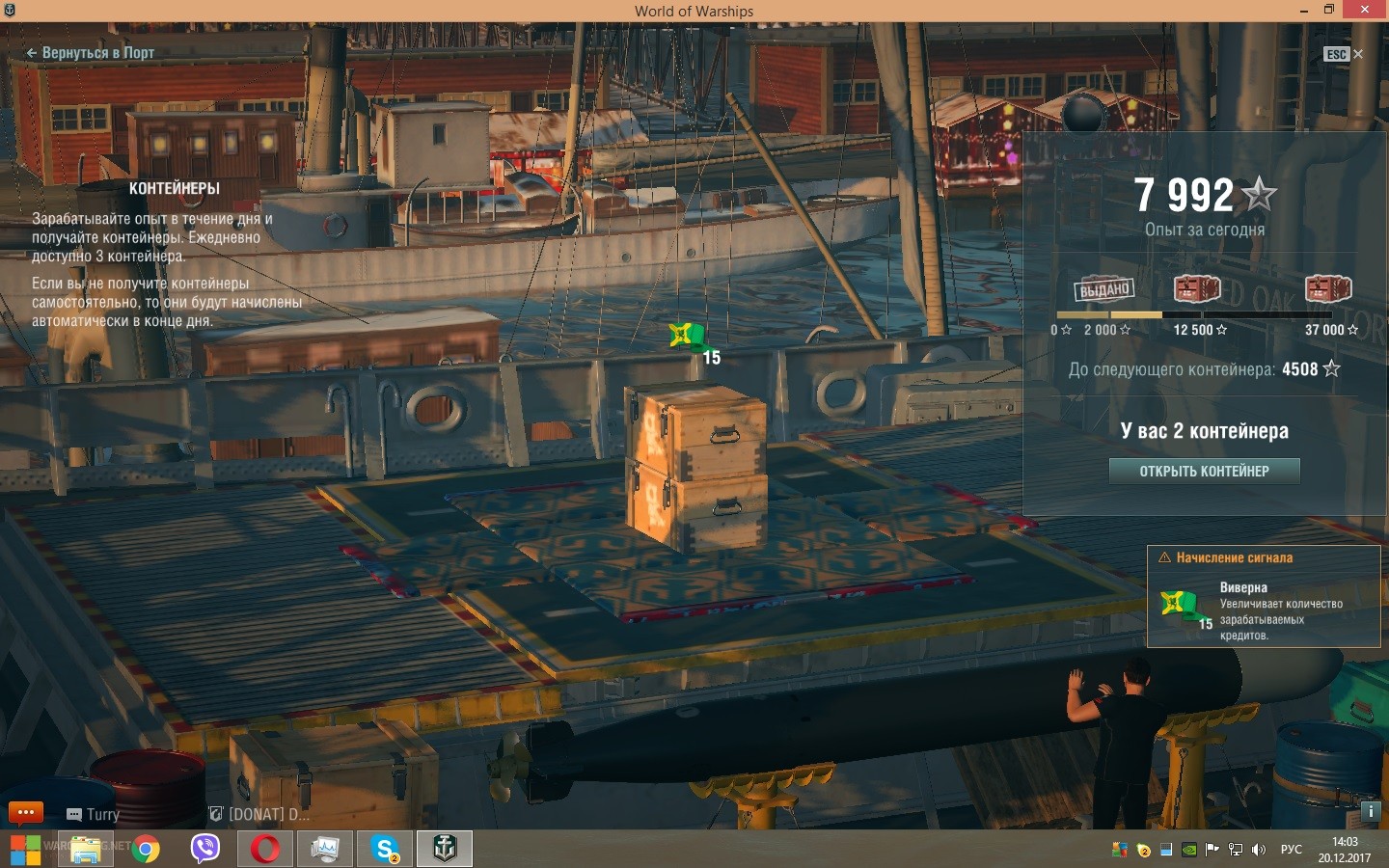Screen dimensions: 1389x868
Task: Select the 37 000 experience container icon
Action: [1328, 288]
